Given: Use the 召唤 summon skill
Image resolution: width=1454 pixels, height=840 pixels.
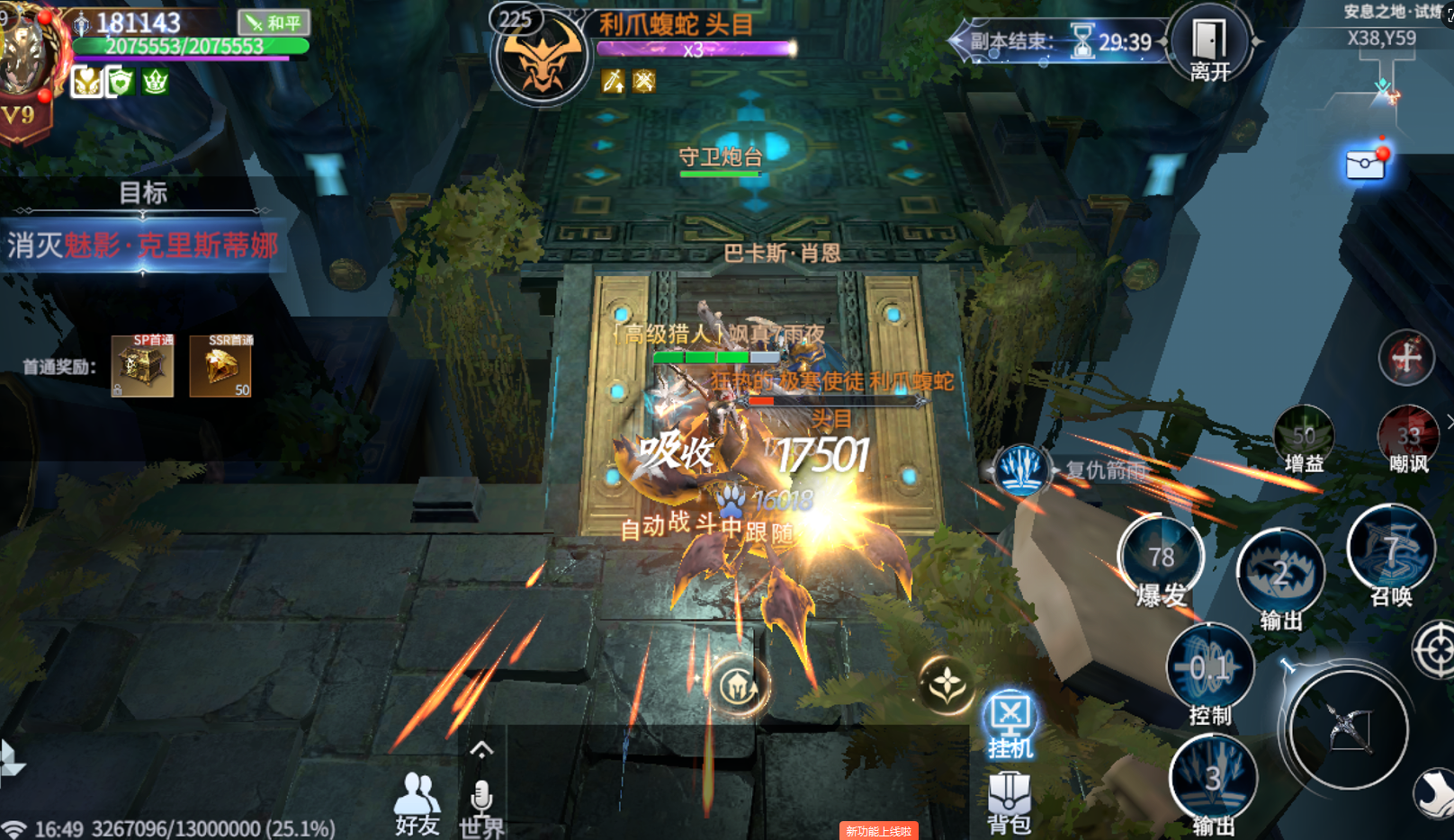Looking at the screenshot, I should coord(1391,551).
